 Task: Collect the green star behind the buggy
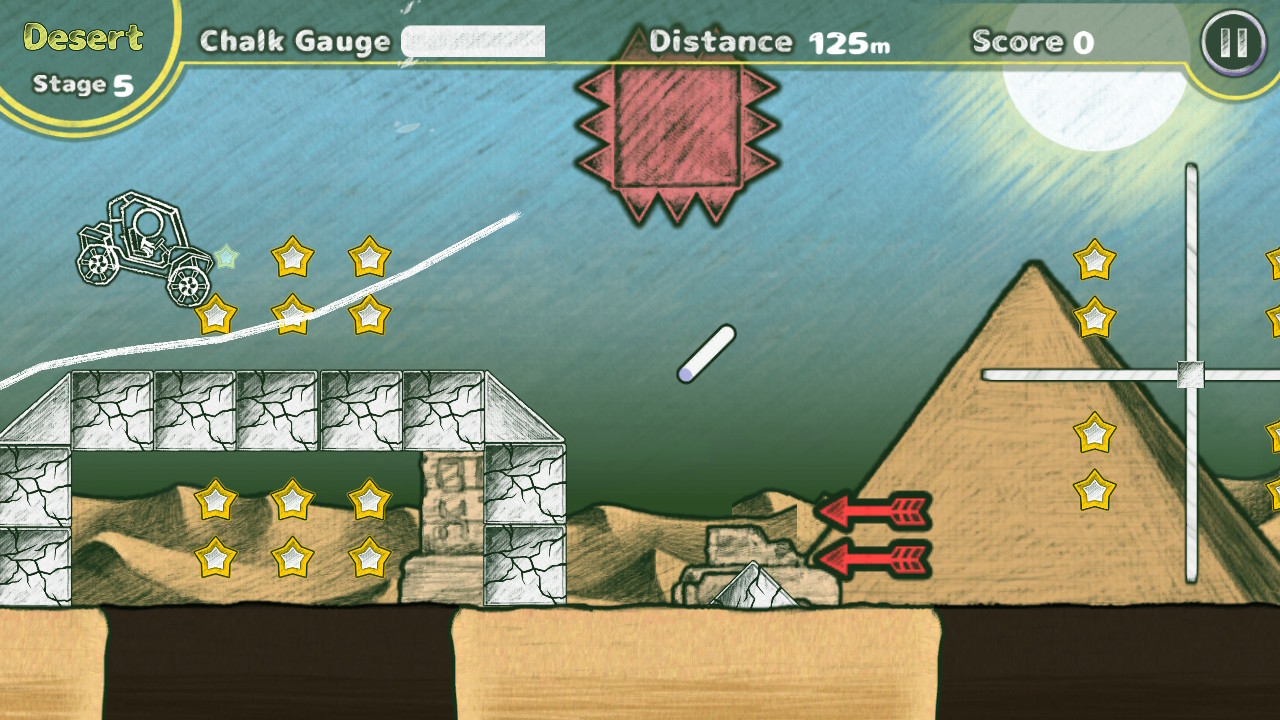click(x=228, y=256)
